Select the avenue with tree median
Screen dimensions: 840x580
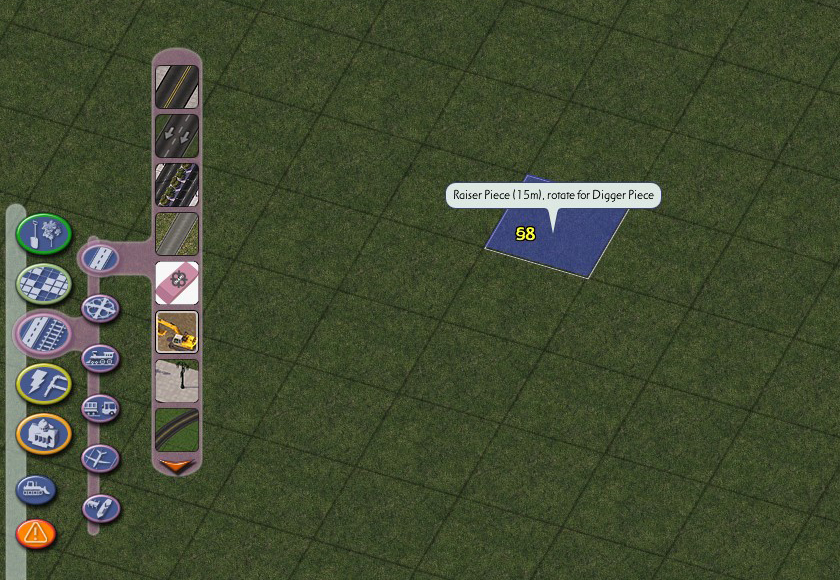177,185
